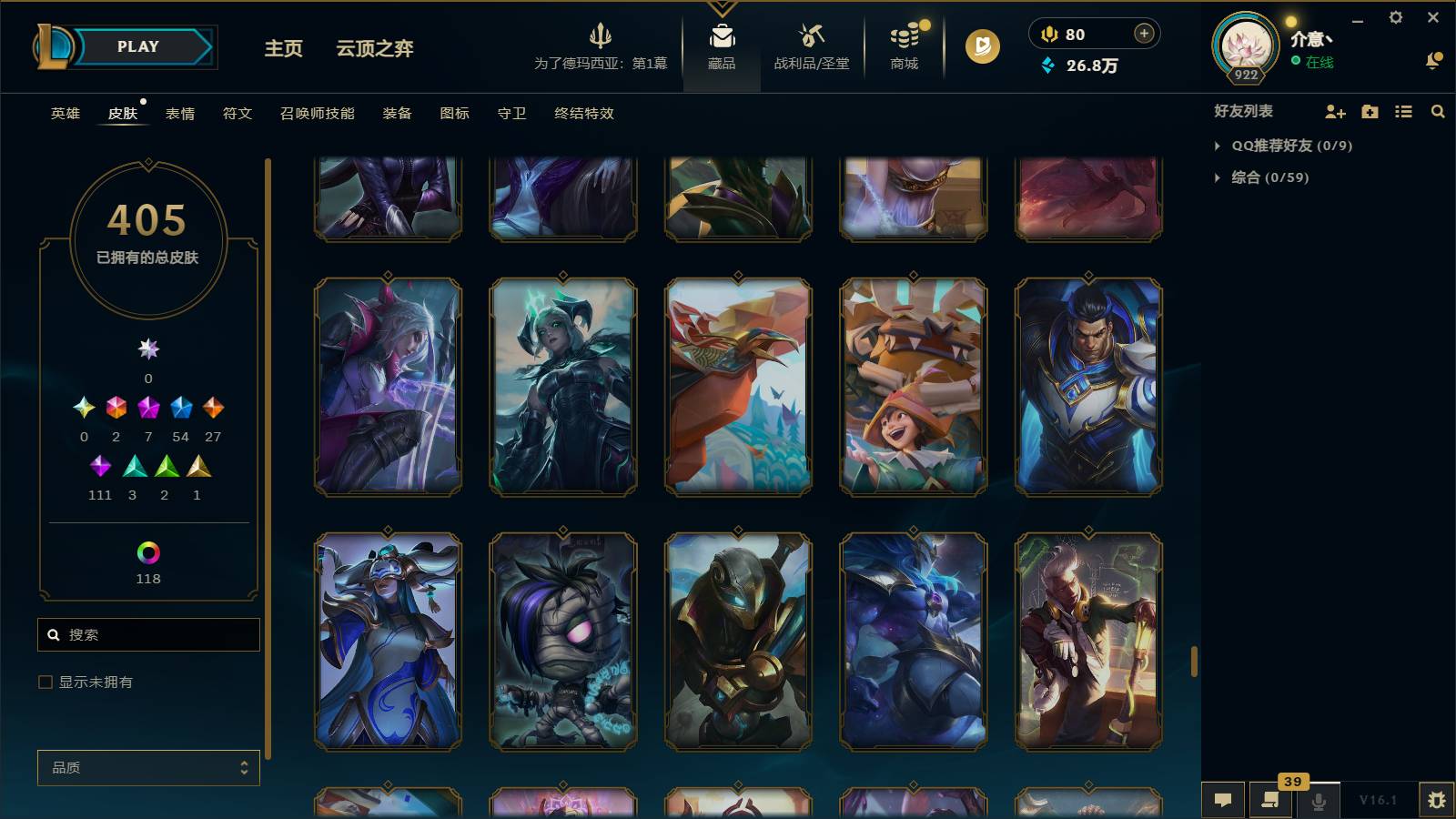Click the create friend group folder icon
The width and height of the screenshot is (1456, 819).
[1369, 111]
